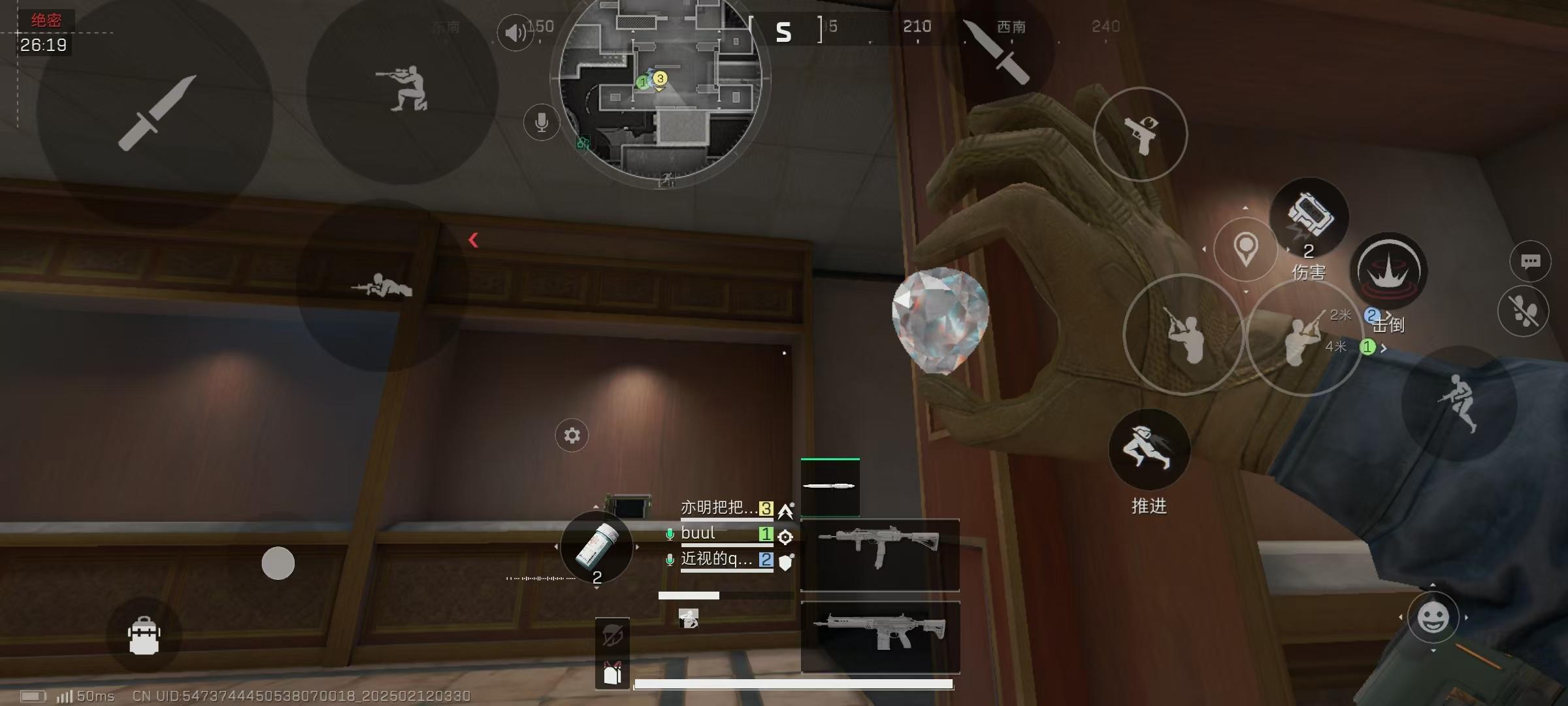The width and height of the screenshot is (1568, 706).
Task: Open the settings gear button
Action: click(571, 435)
